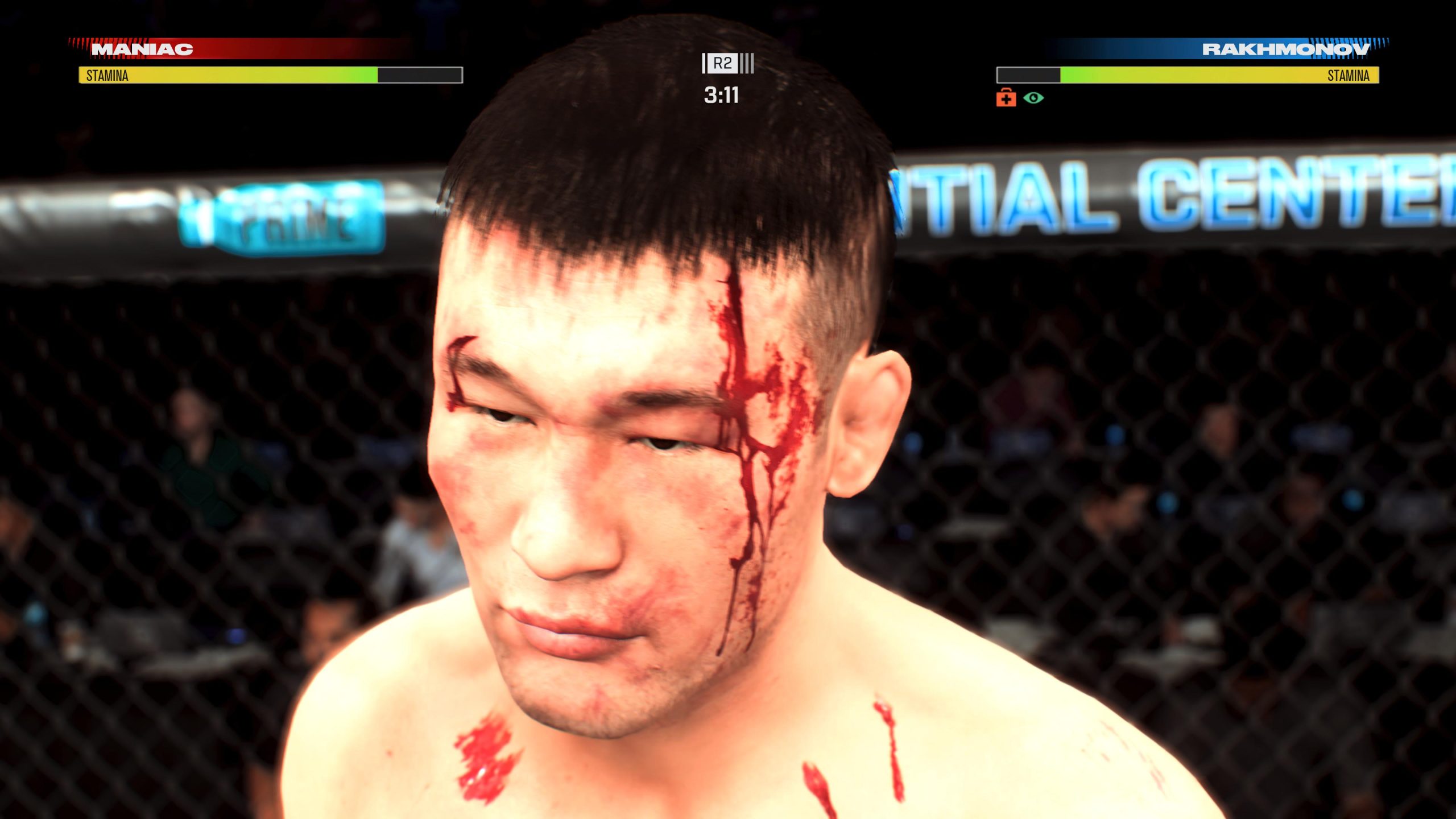Click the orange medical kit icon

(1006, 98)
